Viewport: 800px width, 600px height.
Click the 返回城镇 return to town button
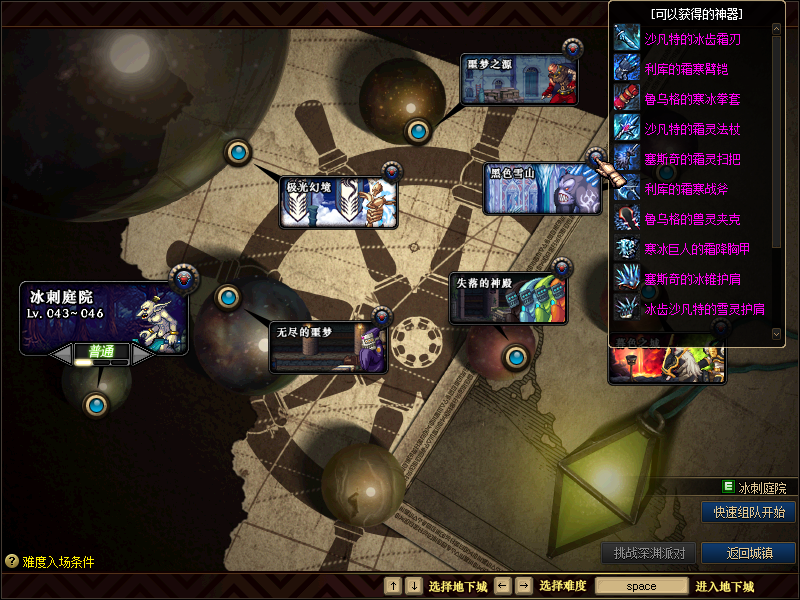748,553
